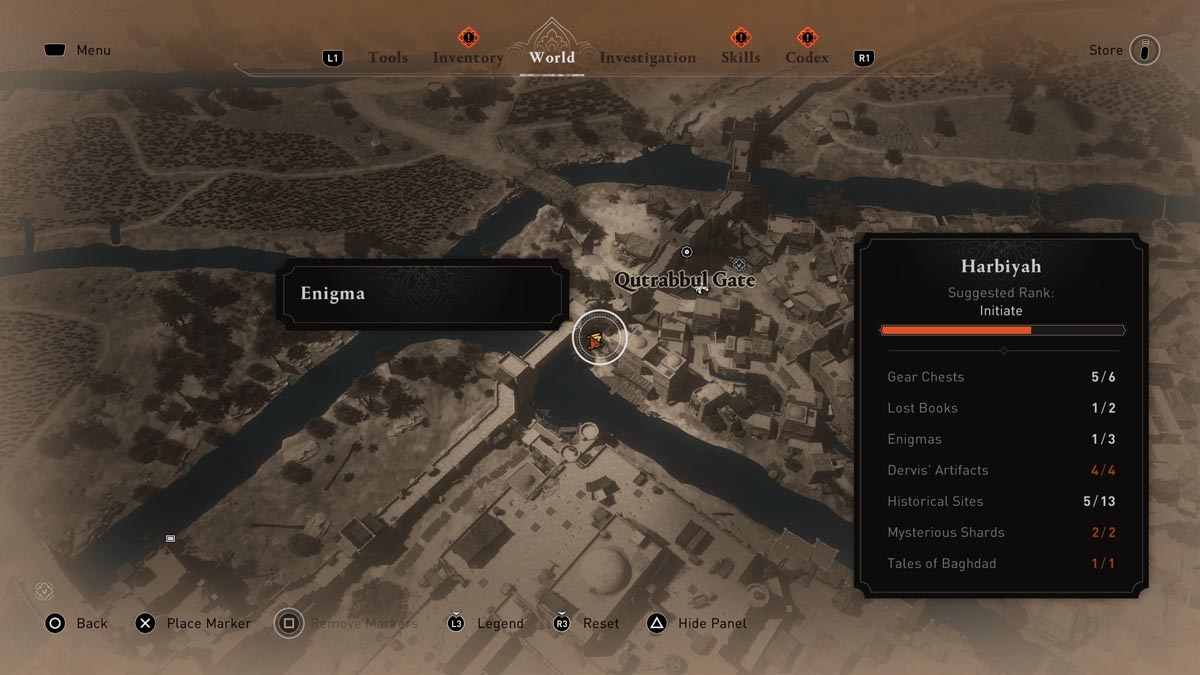
Task: Open the main Menu
Action: click(x=78, y=50)
